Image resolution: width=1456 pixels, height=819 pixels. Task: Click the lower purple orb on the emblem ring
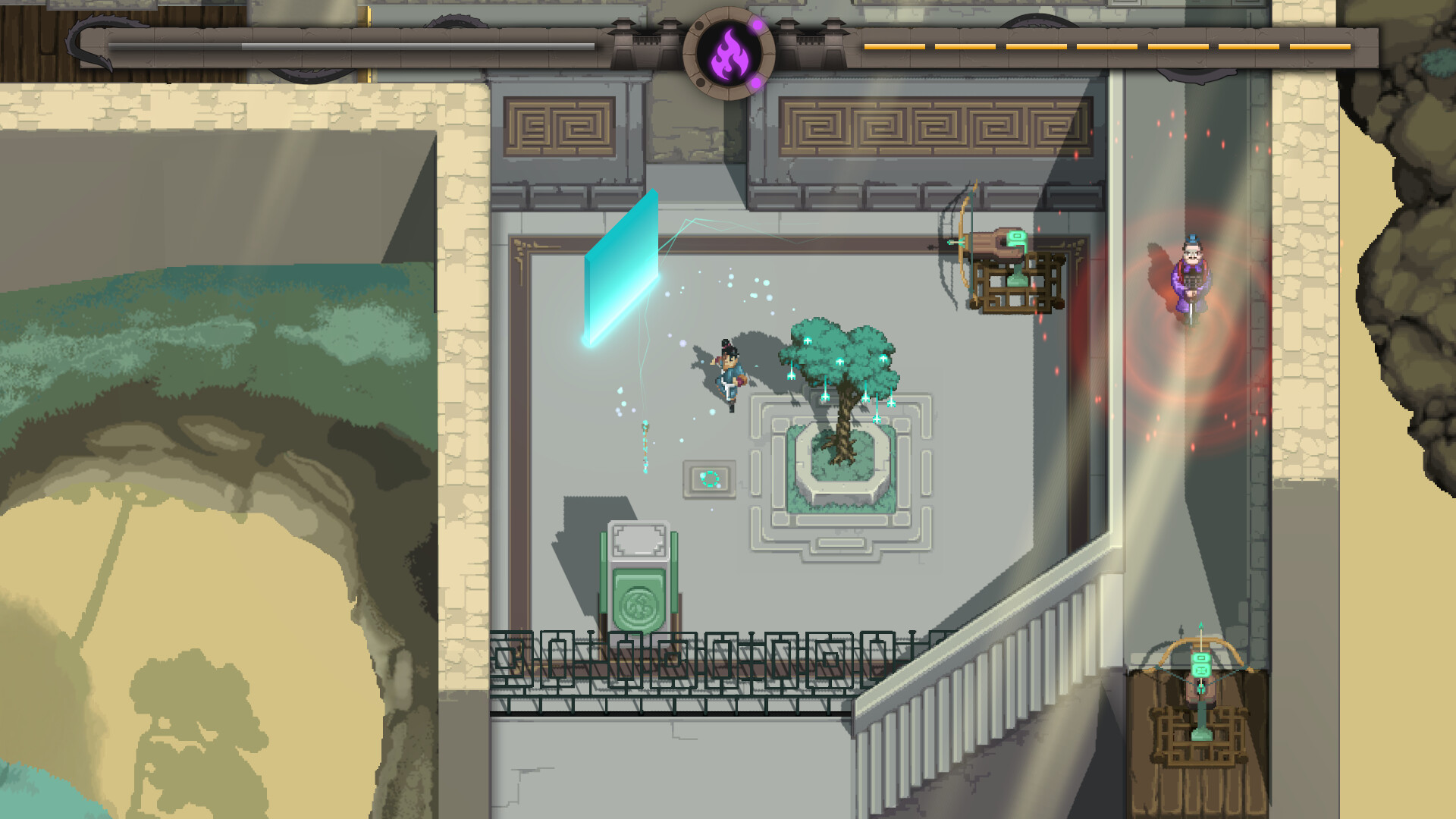pyautogui.click(x=755, y=81)
